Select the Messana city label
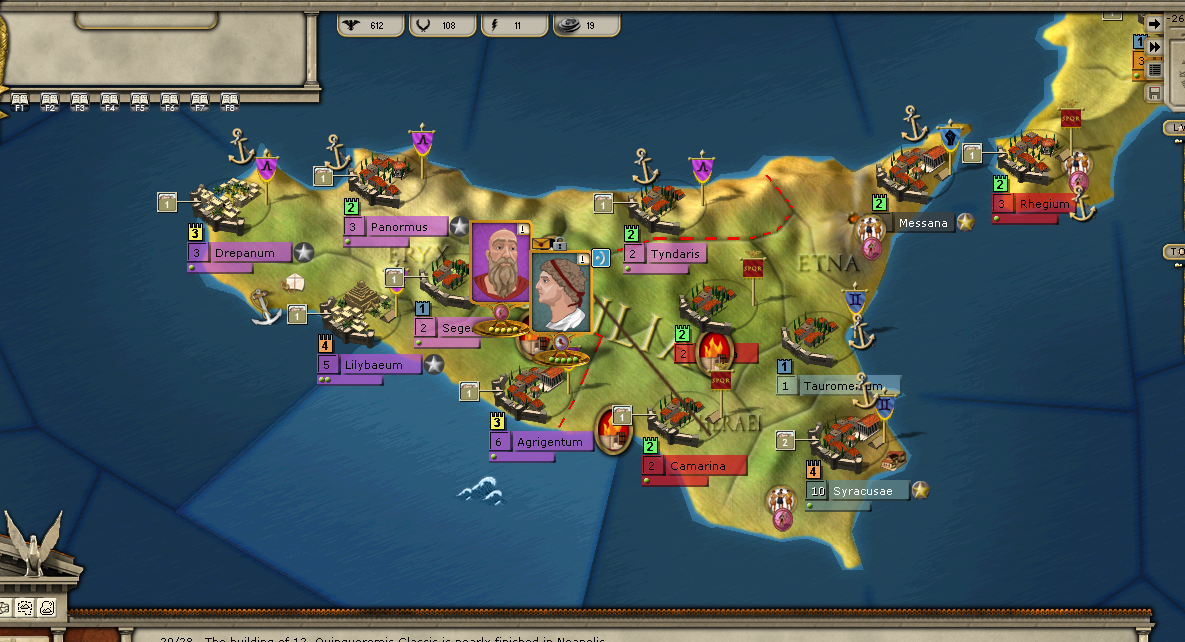 click(x=922, y=223)
